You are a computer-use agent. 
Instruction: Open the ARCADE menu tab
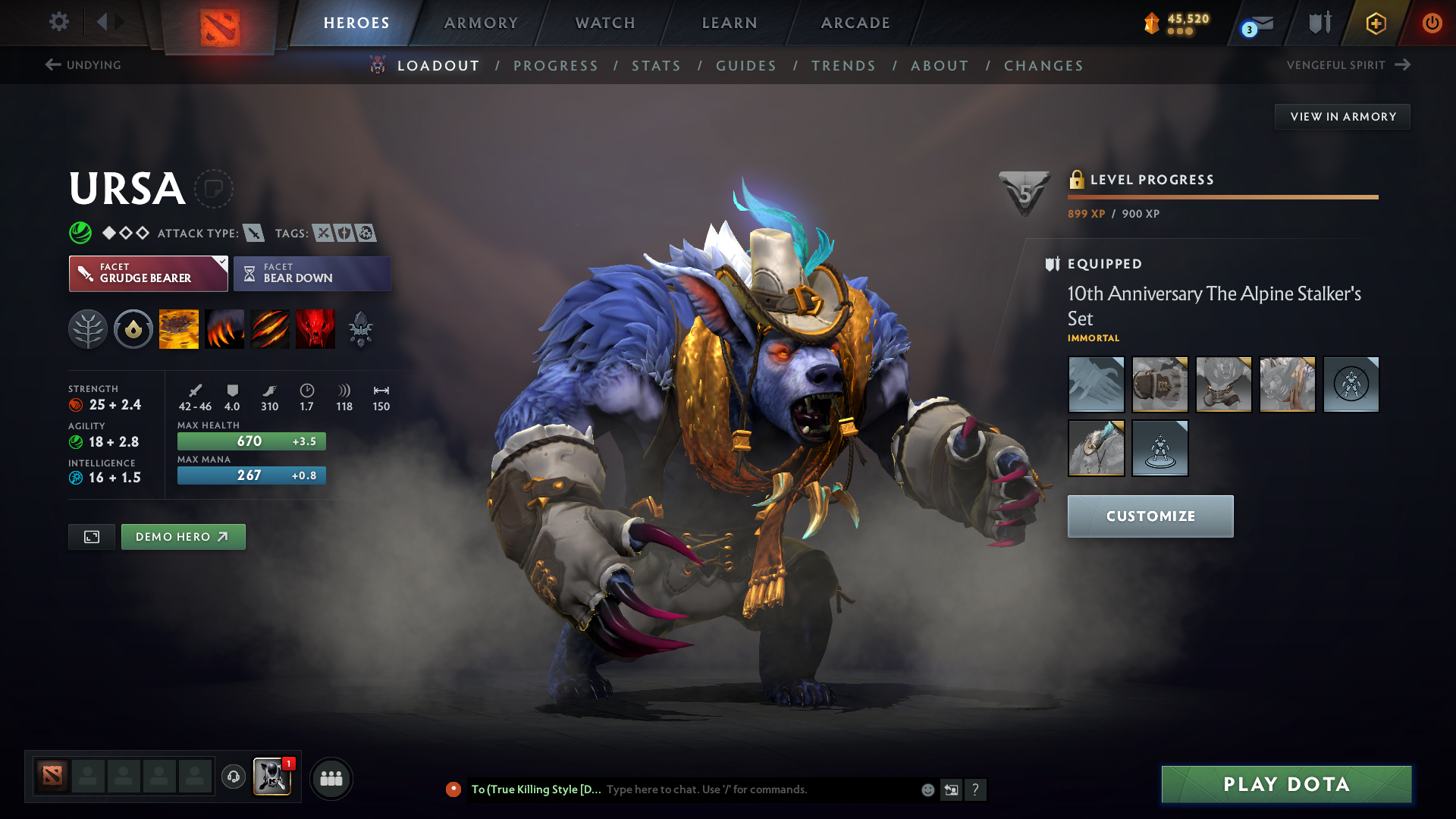coord(855,23)
